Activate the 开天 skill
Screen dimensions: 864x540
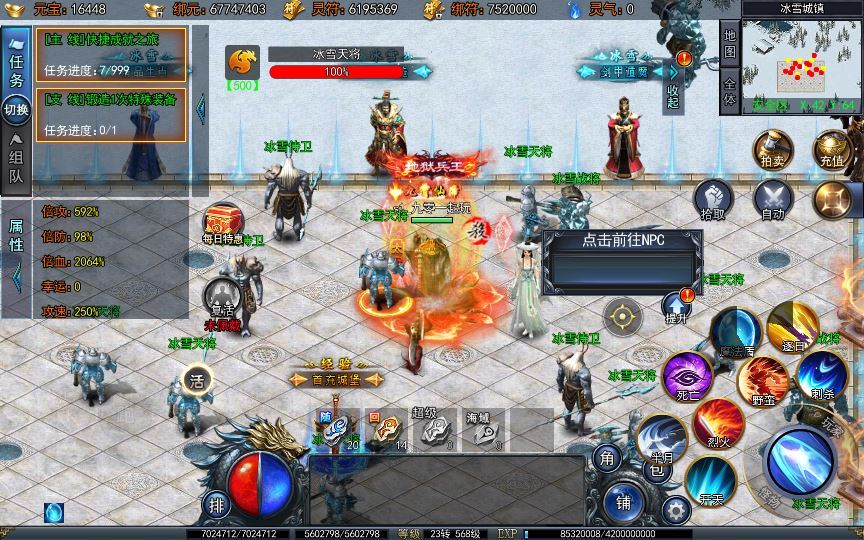coord(711,478)
